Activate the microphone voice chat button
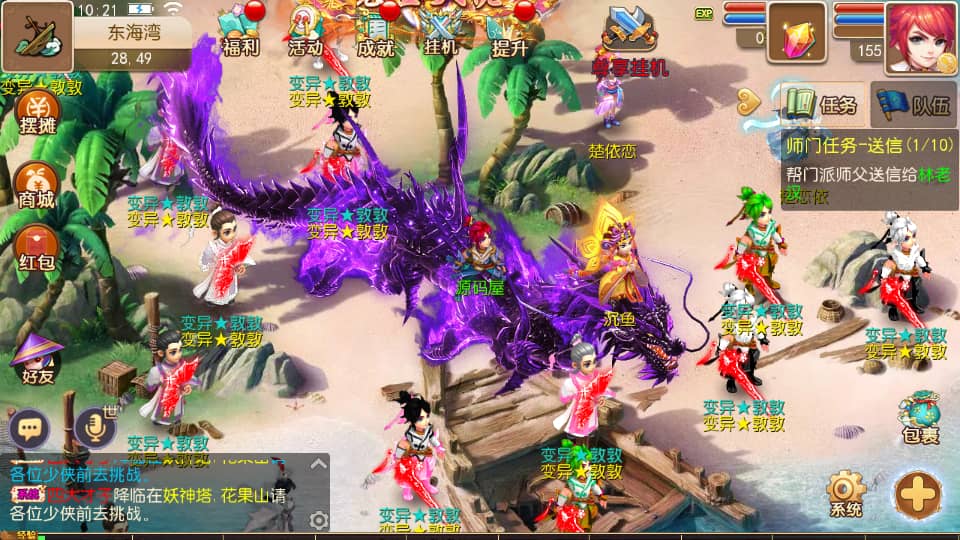 coord(95,428)
